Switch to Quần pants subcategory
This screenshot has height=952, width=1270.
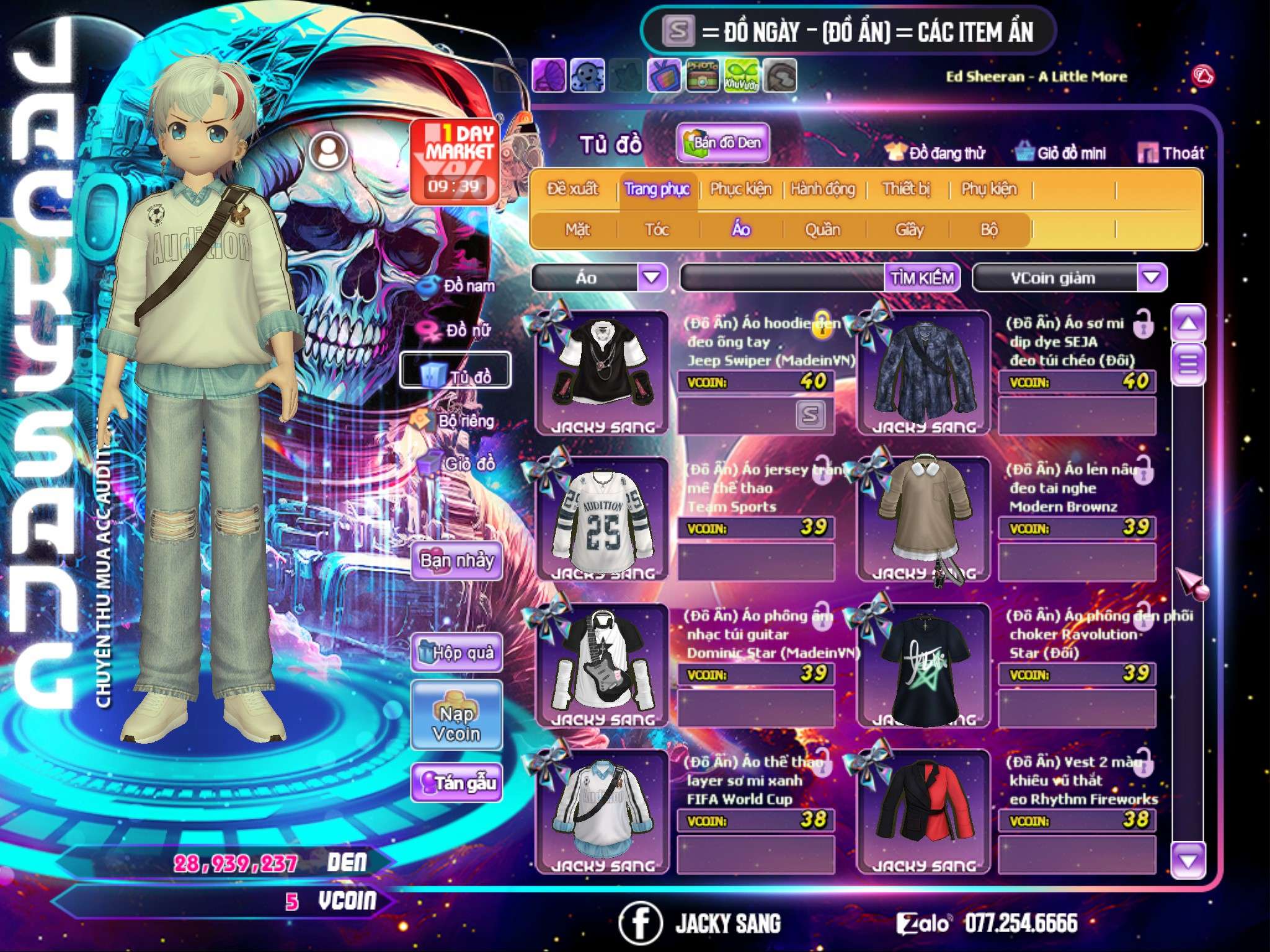point(822,230)
